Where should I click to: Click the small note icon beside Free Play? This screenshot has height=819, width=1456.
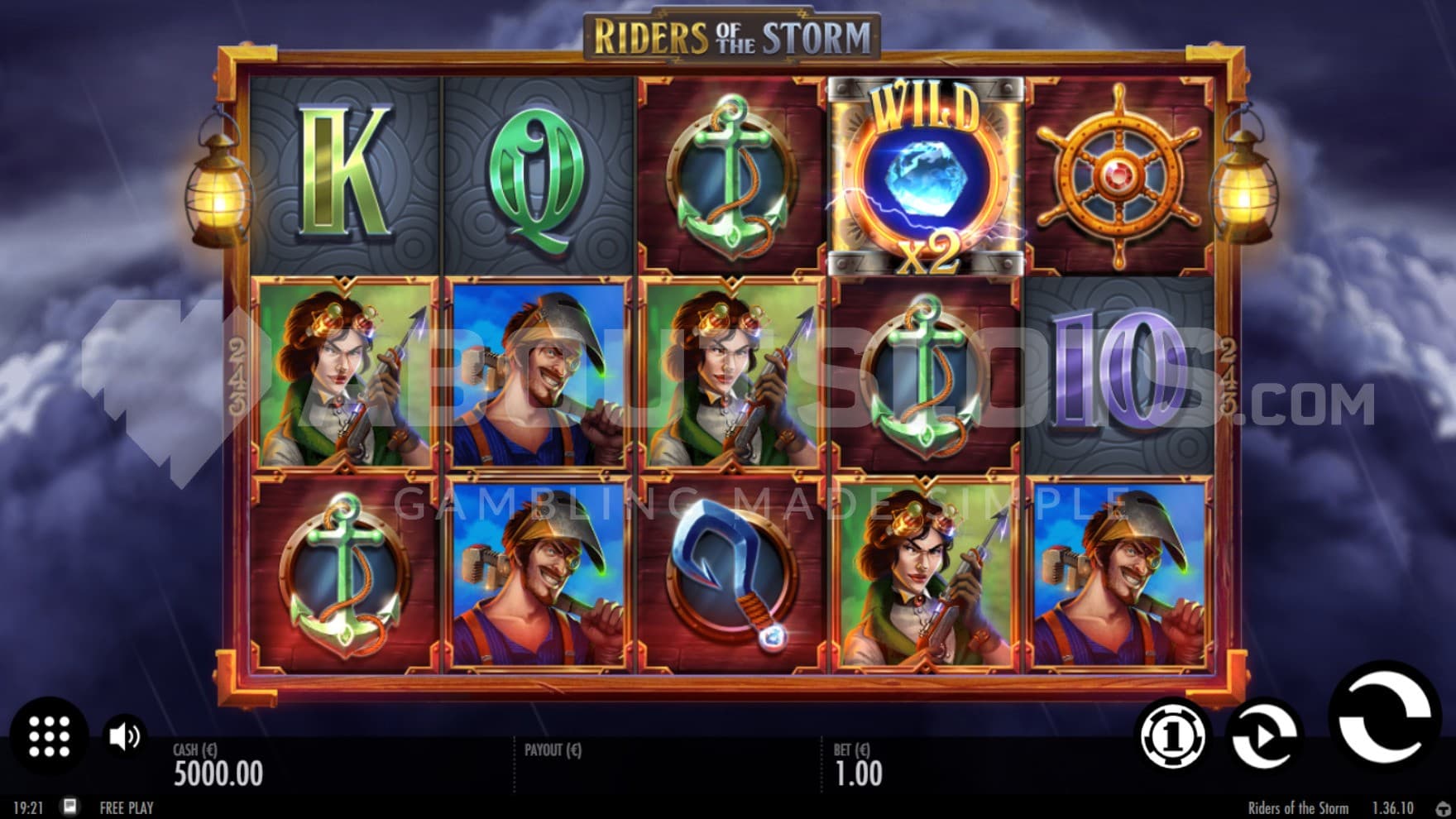[70, 807]
